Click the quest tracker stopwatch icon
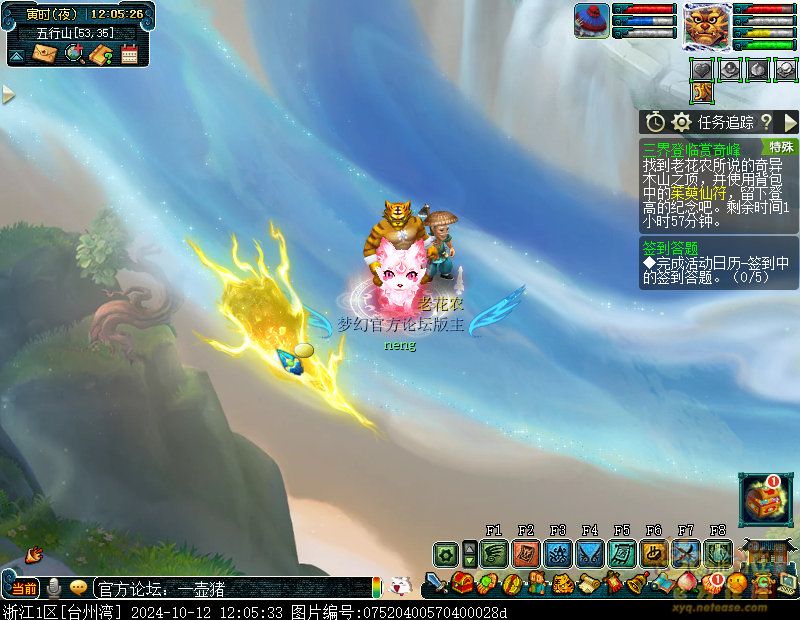The width and height of the screenshot is (800, 620). pos(655,122)
